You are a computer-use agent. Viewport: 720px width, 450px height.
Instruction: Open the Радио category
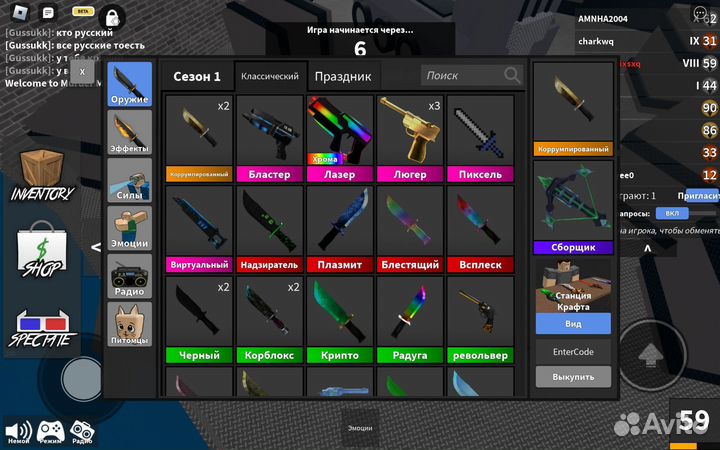point(130,276)
